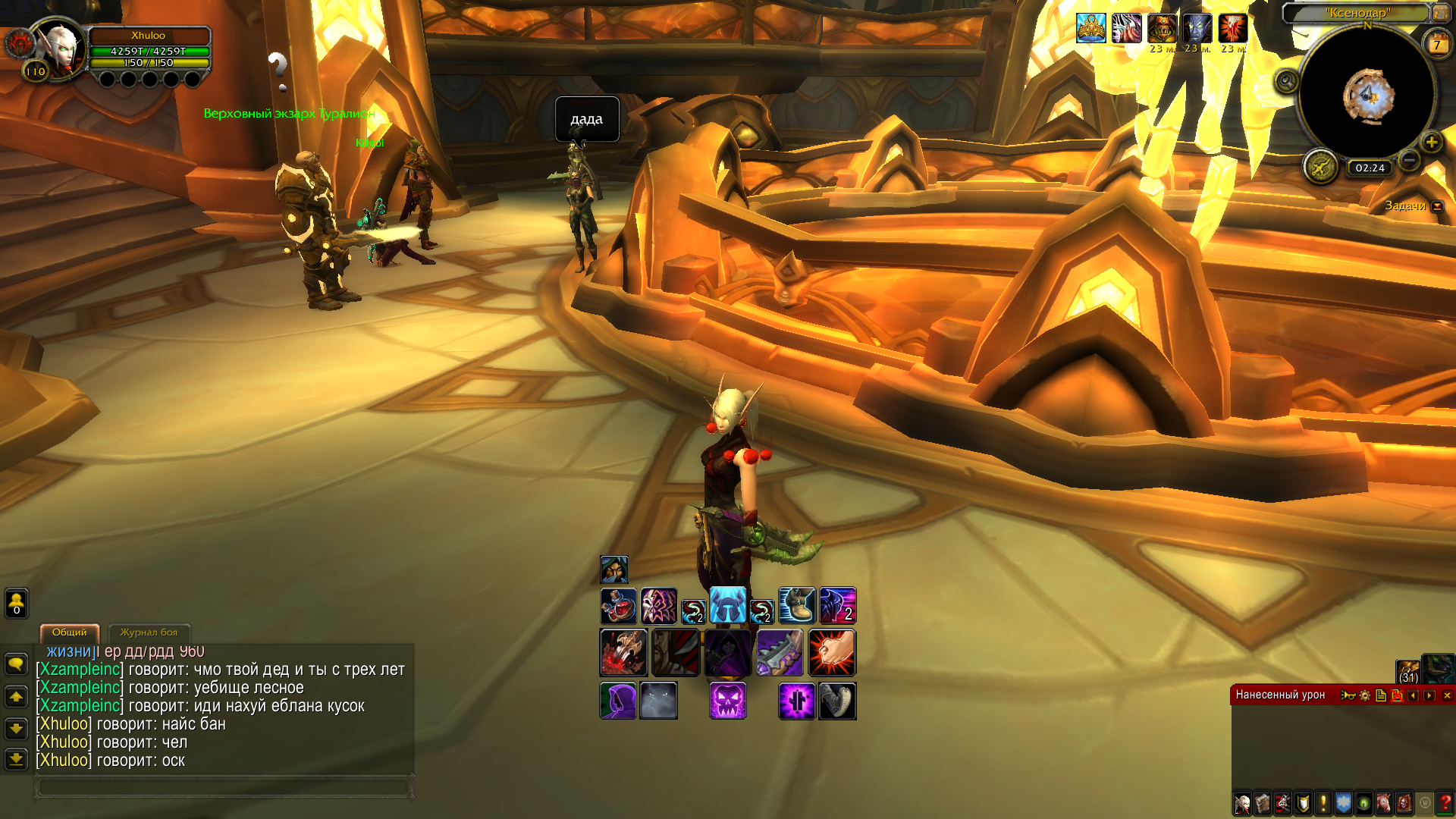Open the calendar showing day 7
Image resolution: width=1456 pixels, height=819 pixels.
click(x=1436, y=45)
